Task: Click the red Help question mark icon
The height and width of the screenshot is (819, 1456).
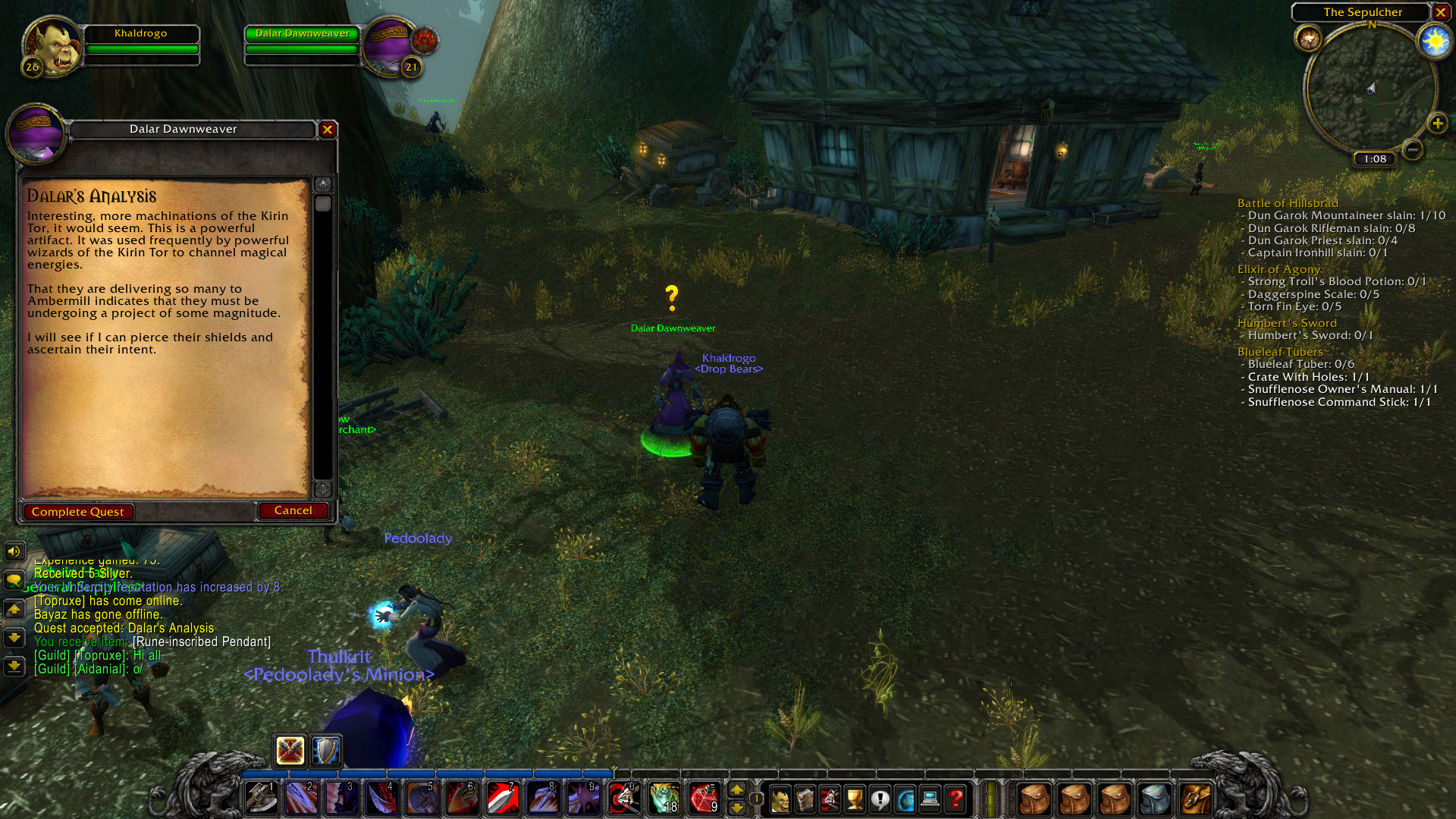Action: point(955,798)
